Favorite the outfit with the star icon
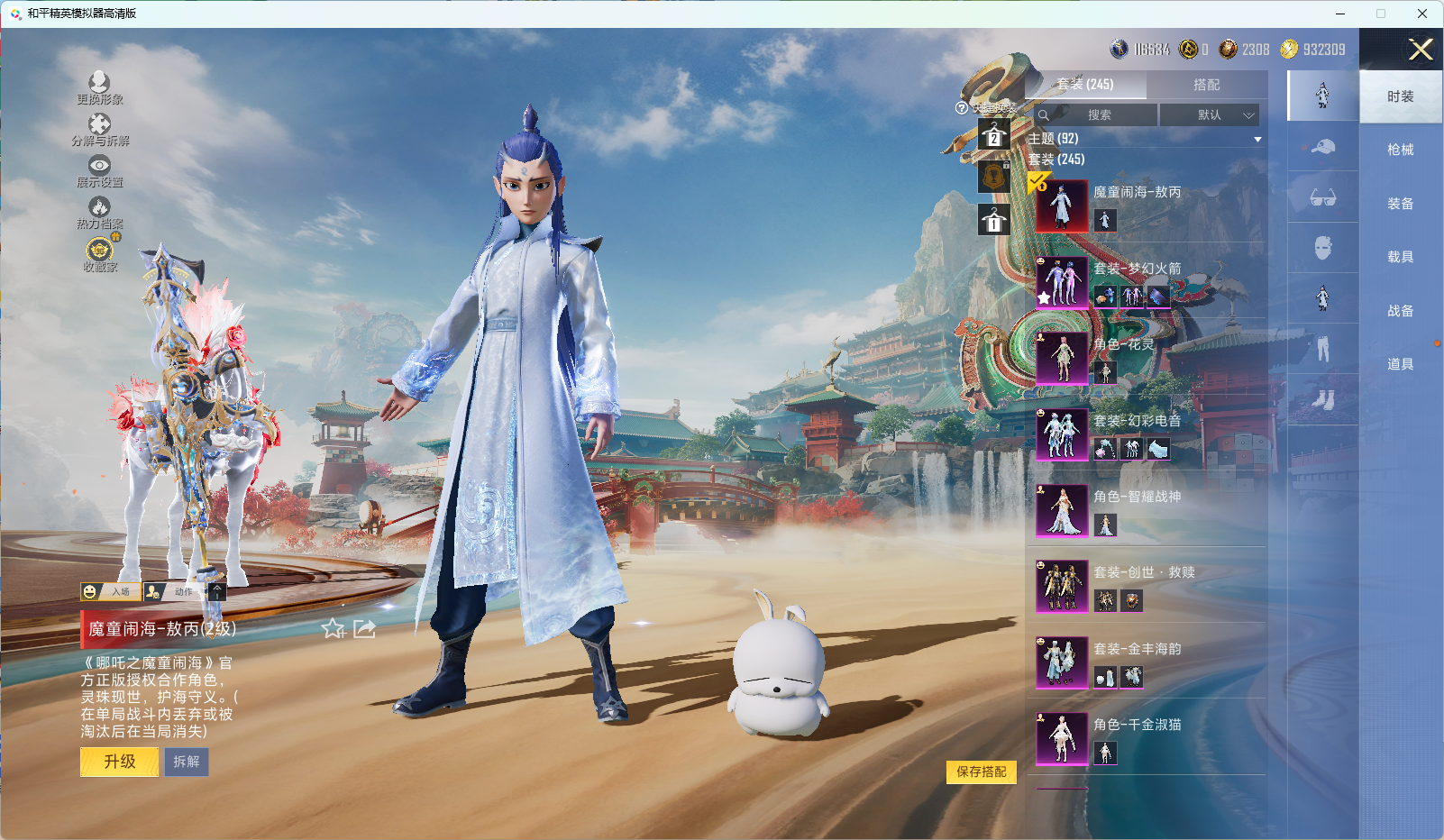The width and height of the screenshot is (1444, 840). click(x=334, y=628)
